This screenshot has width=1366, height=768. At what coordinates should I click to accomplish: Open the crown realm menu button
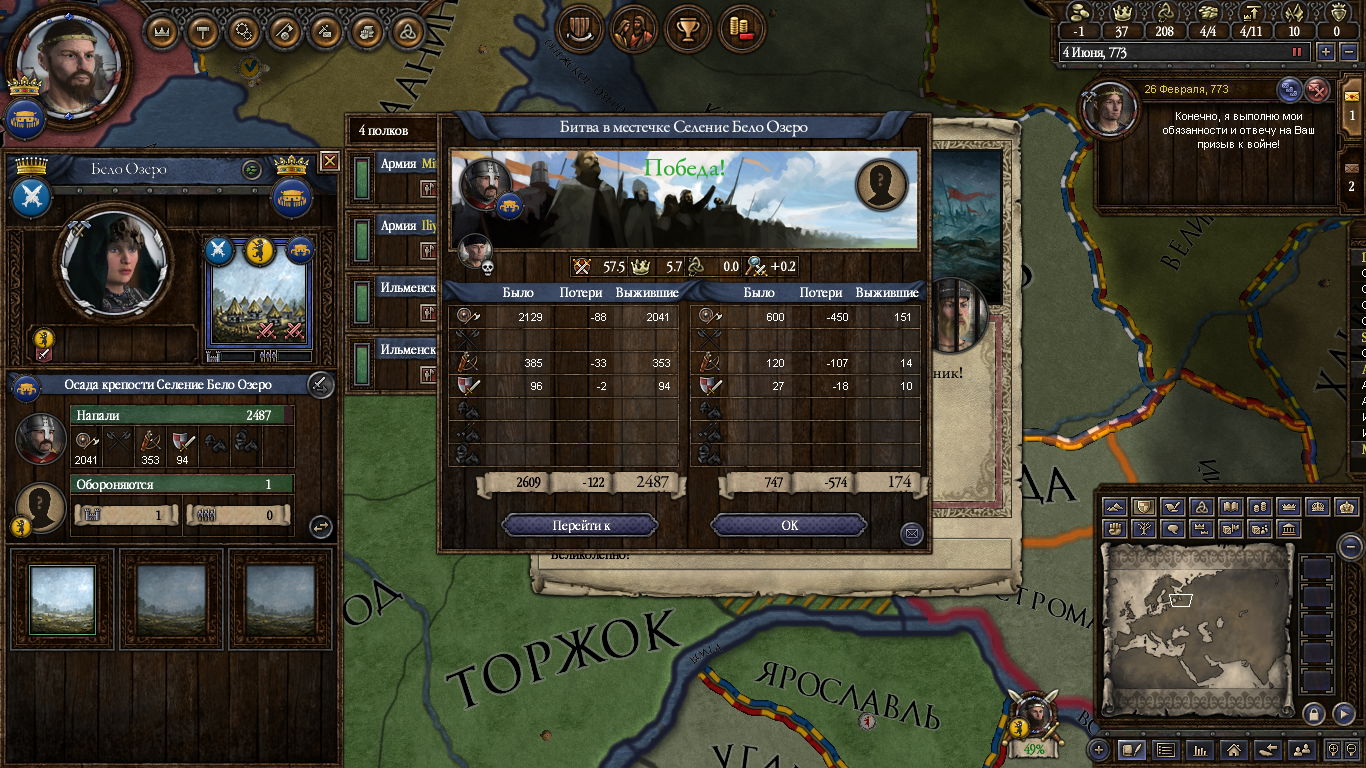point(162,31)
